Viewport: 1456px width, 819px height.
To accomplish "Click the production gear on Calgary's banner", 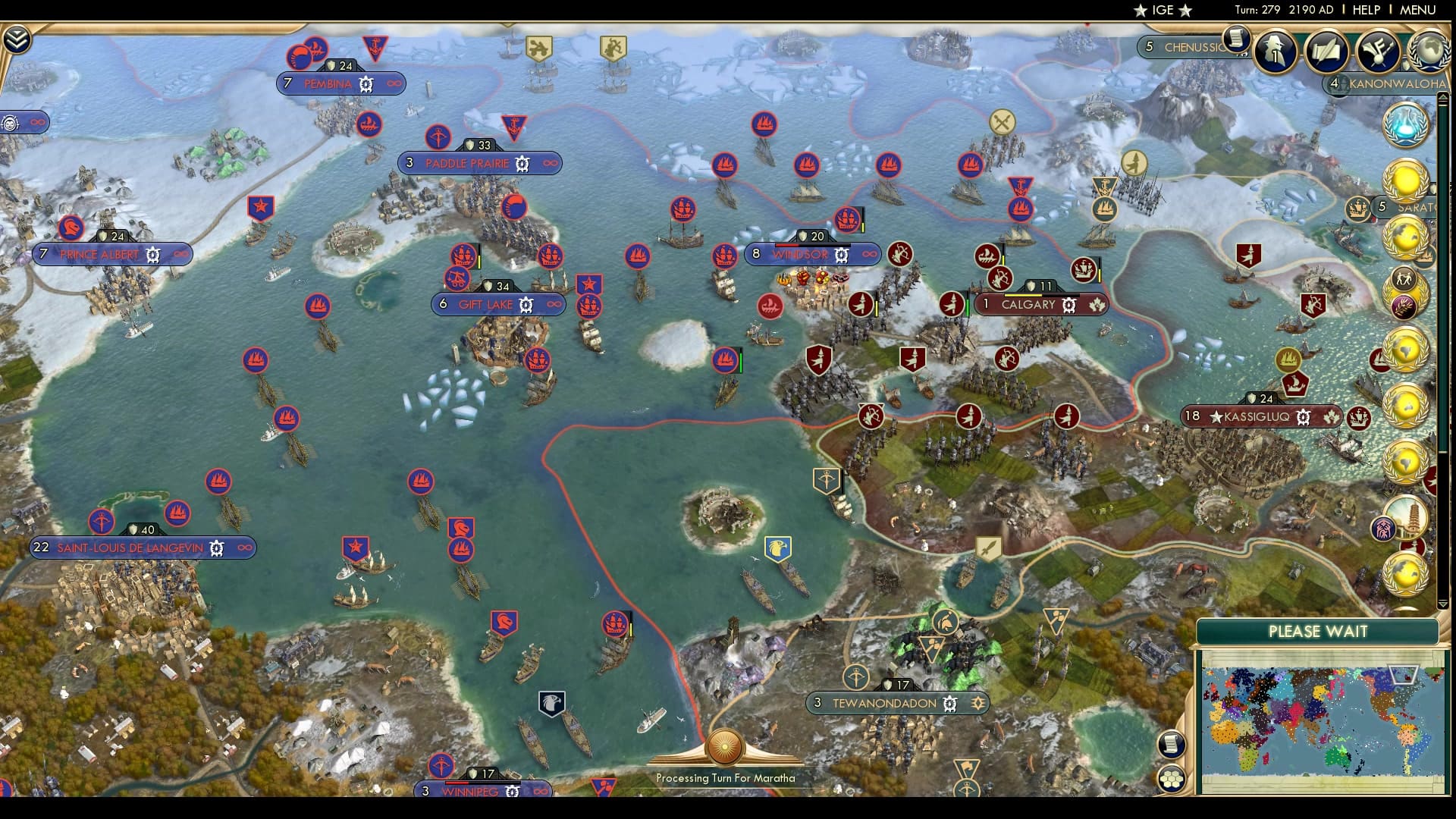I will tap(1068, 304).
